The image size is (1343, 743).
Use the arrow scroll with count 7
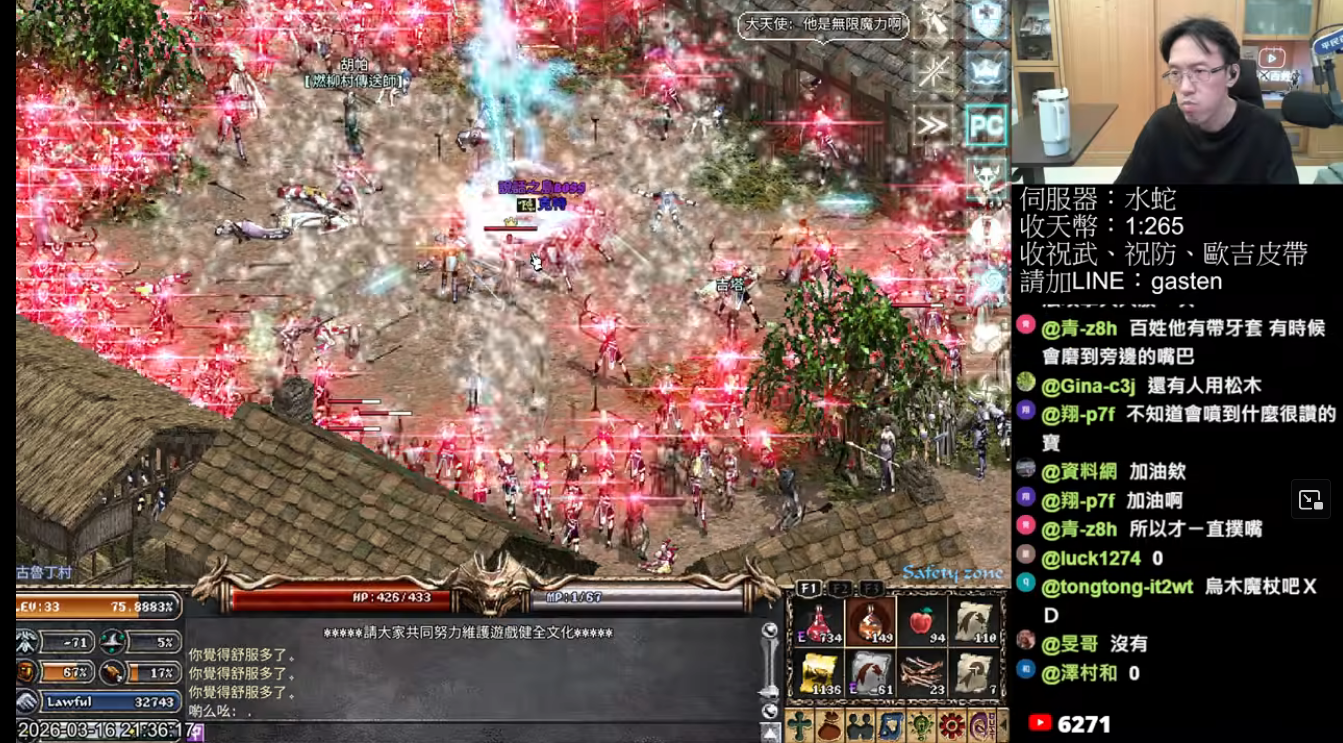pos(974,674)
